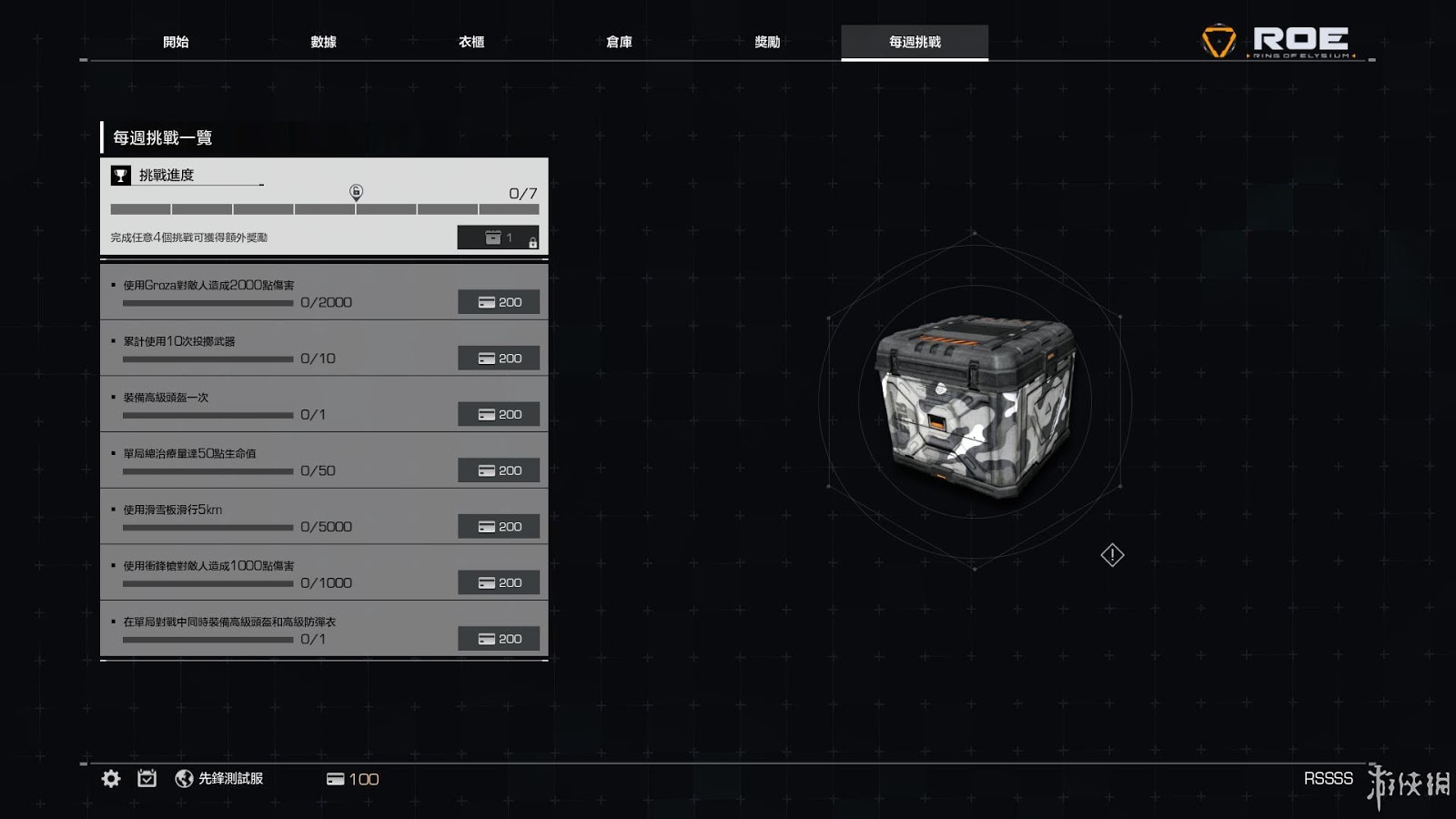Inspect the camo reward crate preview

(975, 402)
